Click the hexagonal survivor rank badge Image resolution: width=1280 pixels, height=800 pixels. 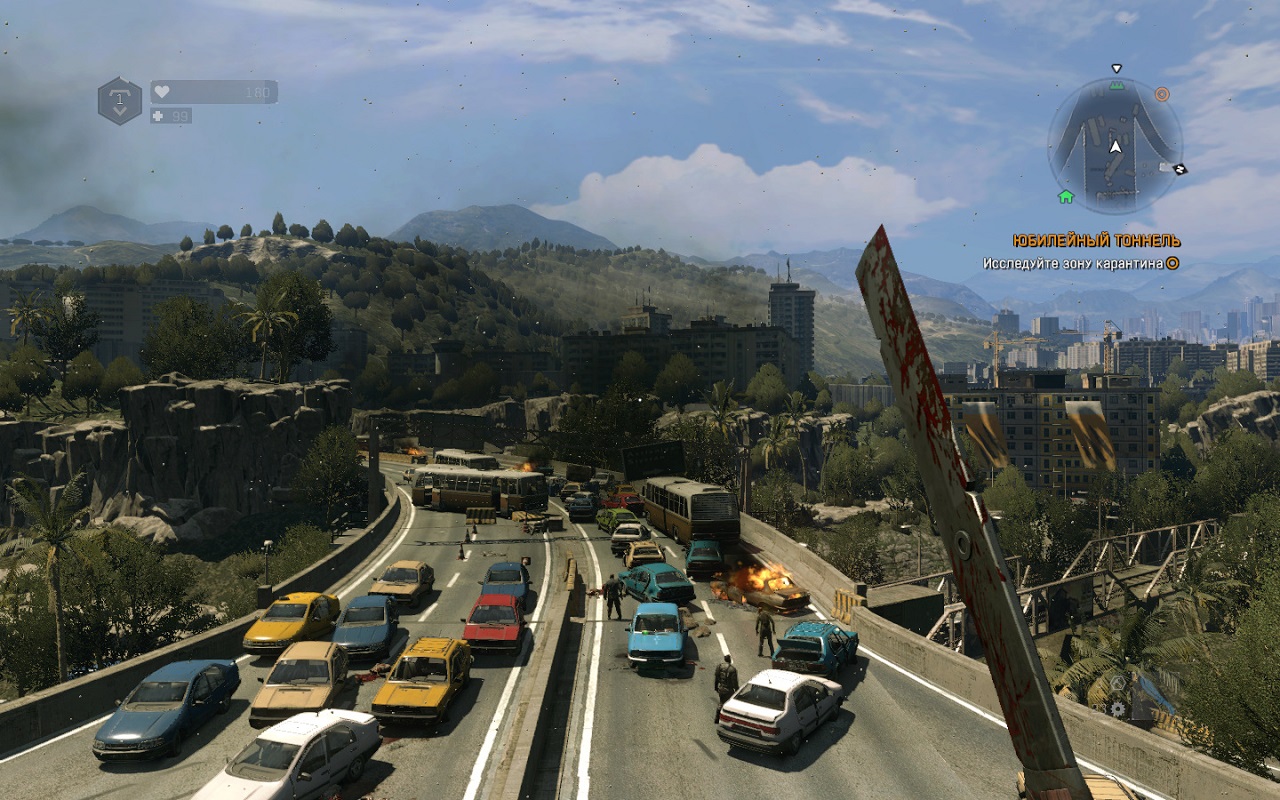coord(119,101)
